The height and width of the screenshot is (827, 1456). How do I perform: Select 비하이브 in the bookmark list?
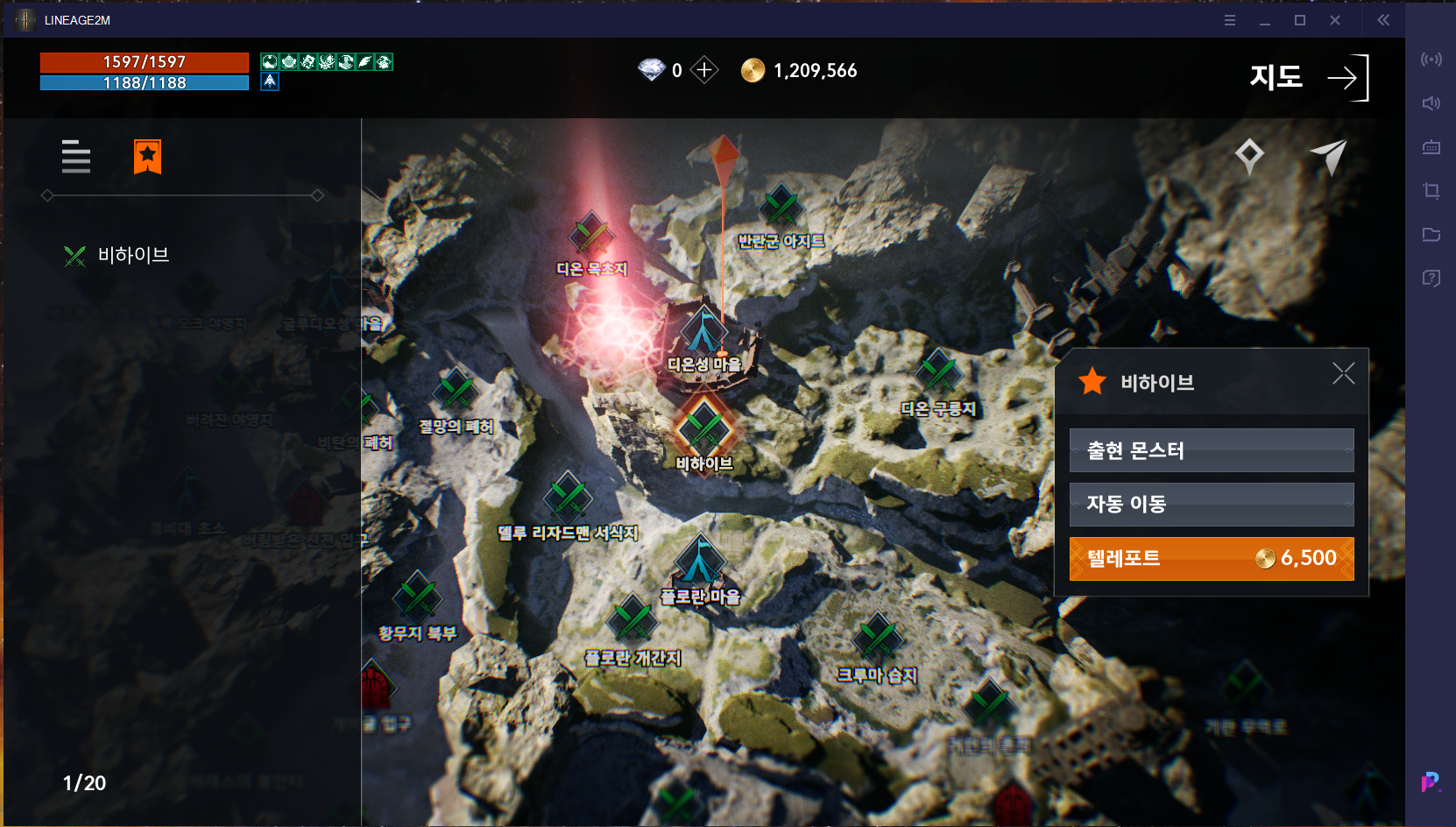(133, 255)
